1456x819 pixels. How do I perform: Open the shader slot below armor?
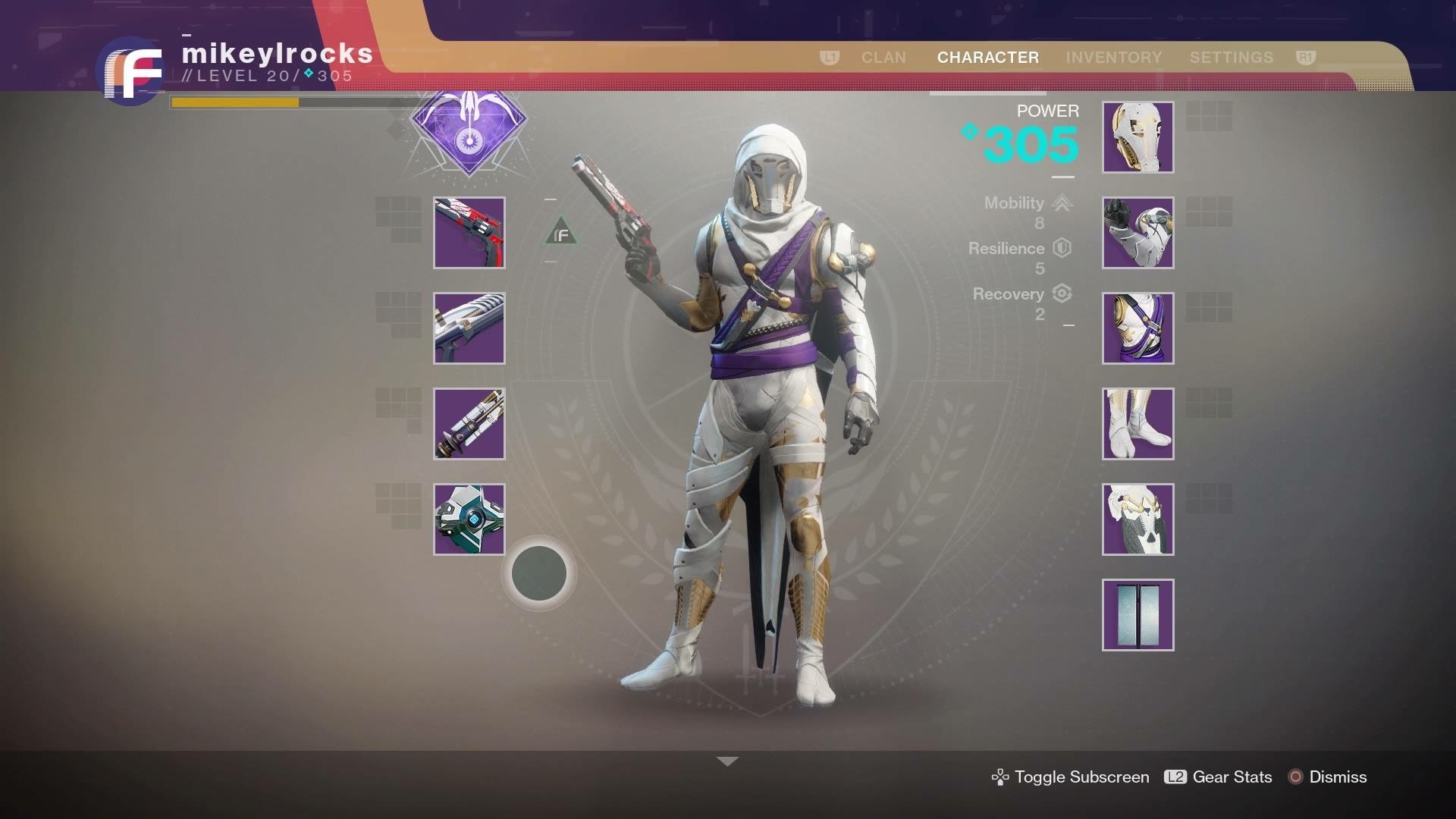click(1137, 615)
